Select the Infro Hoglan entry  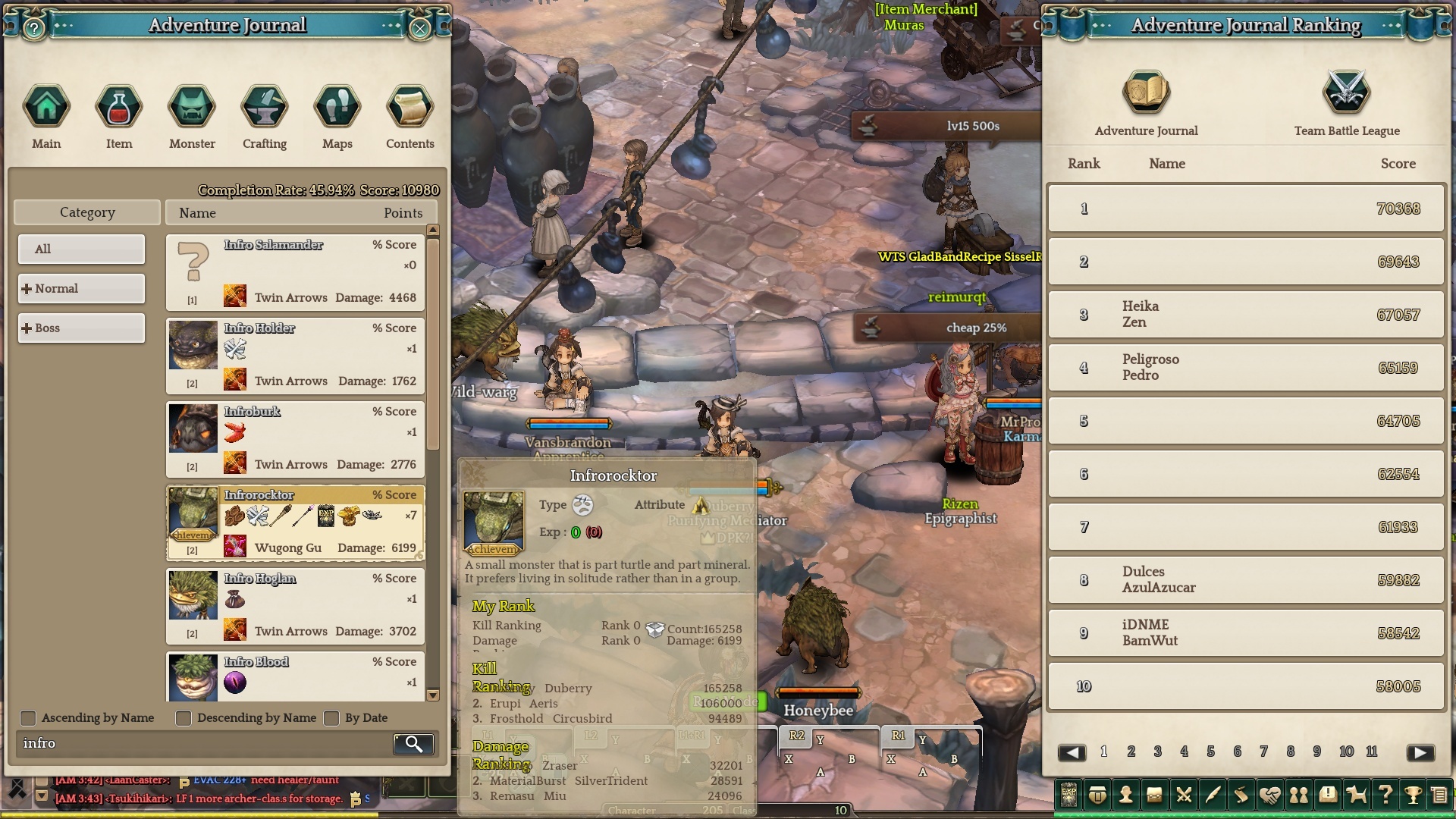click(x=295, y=605)
